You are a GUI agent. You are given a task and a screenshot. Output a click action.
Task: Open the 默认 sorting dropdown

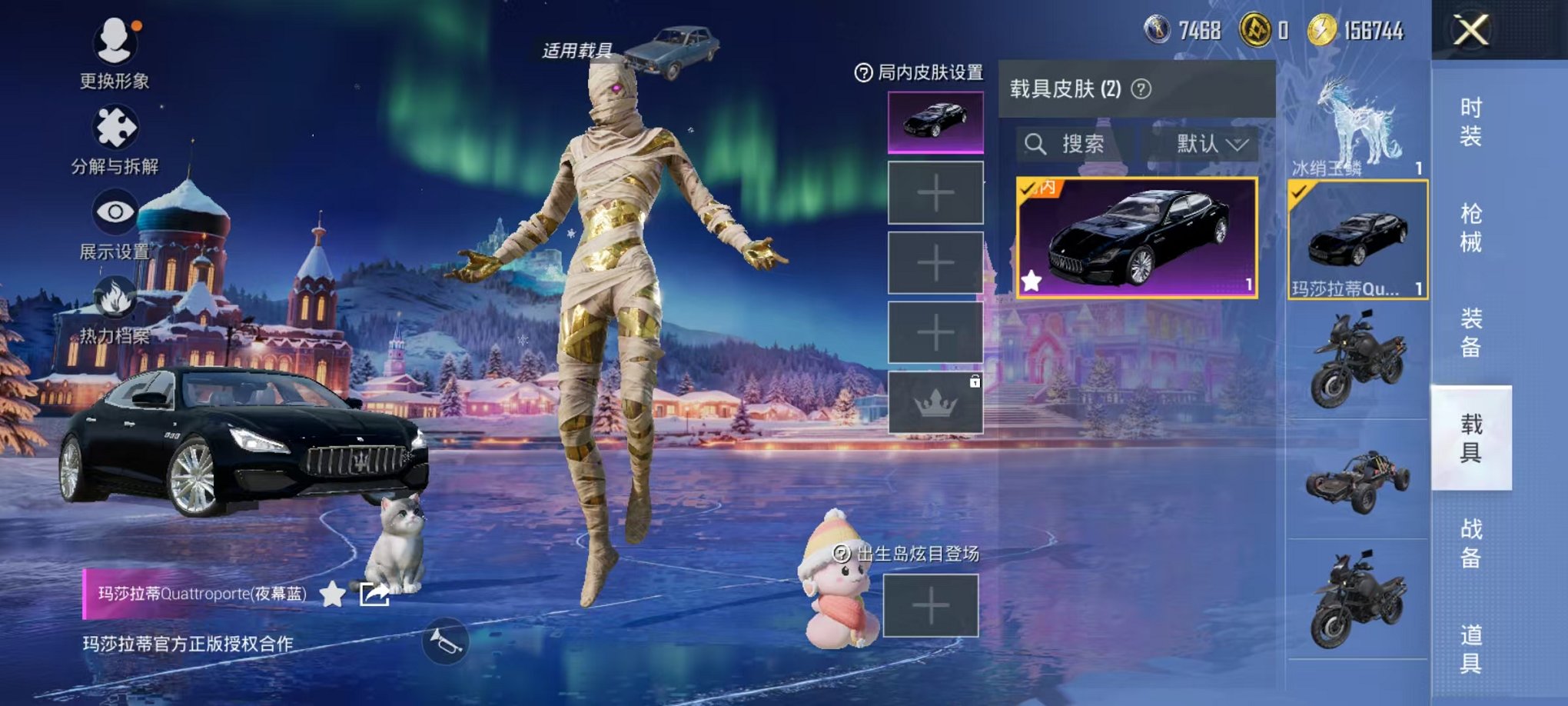(x=1211, y=144)
